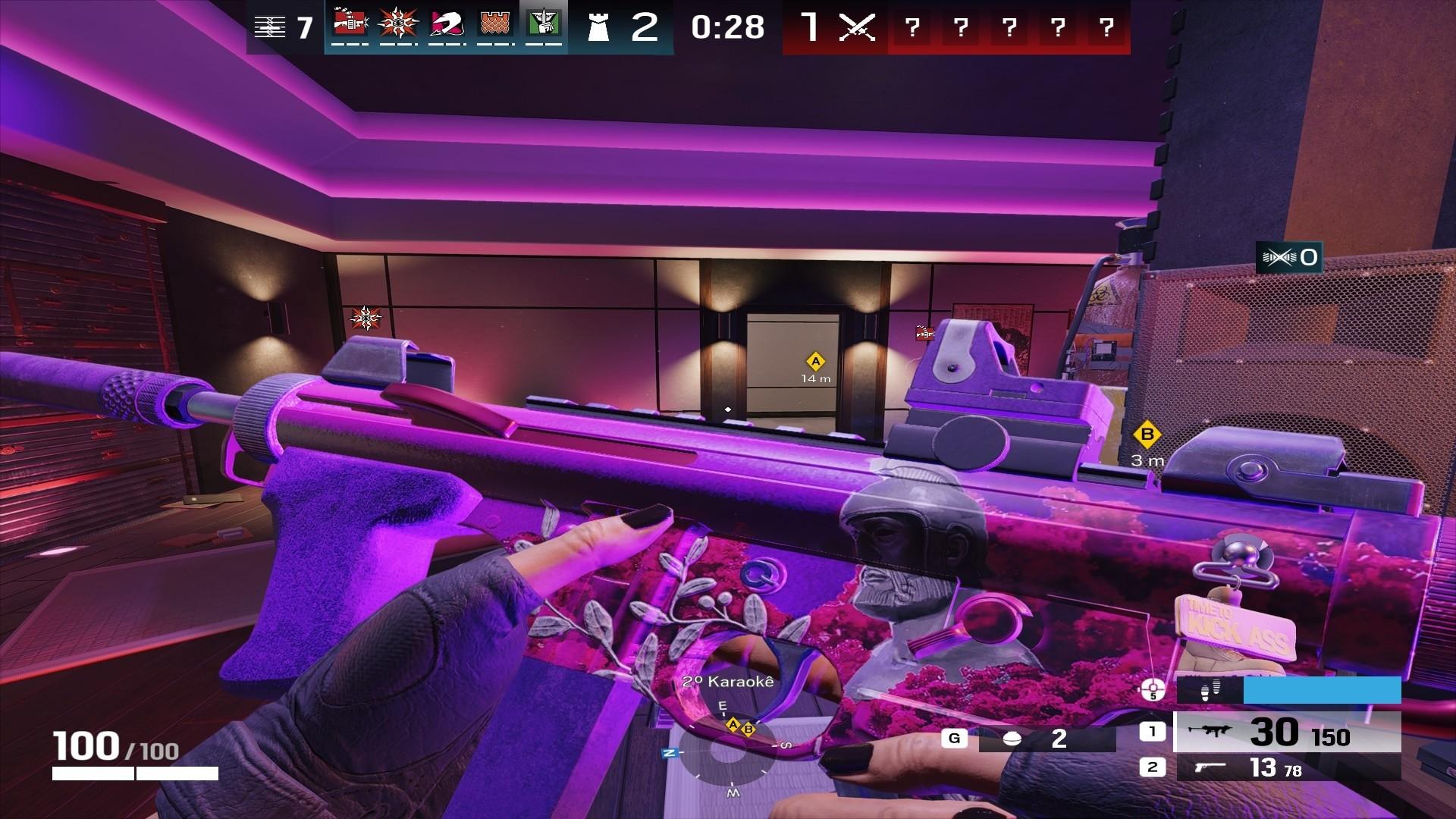
Task: Click the gadget counter box showing 0
Action: tap(1289, 258)
